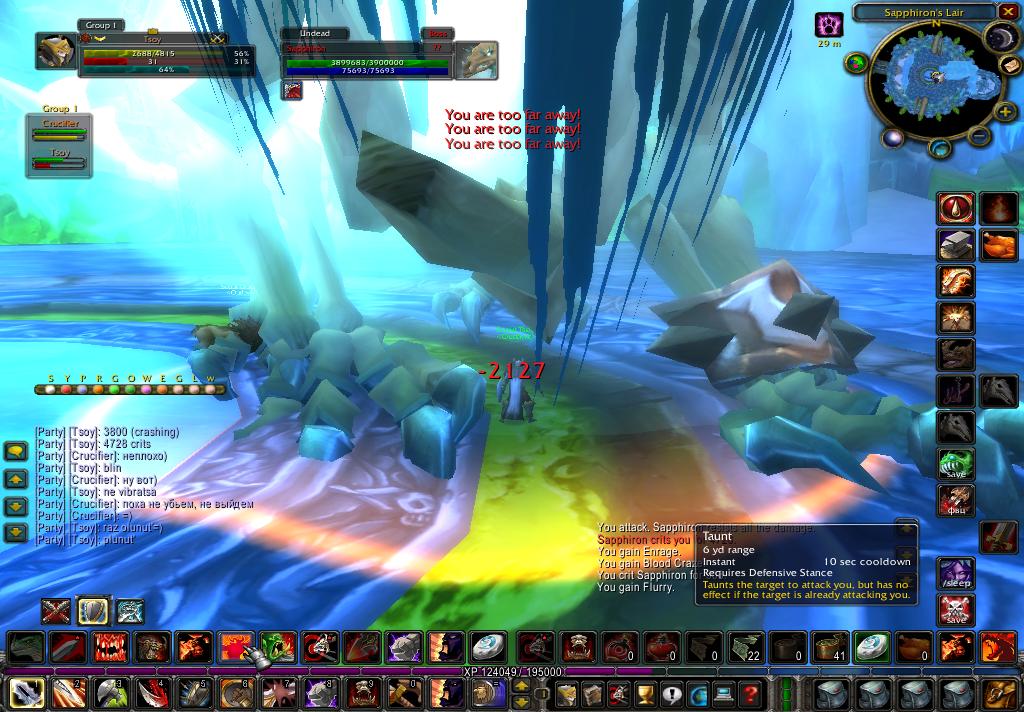Close the minimap with the X button
The image size is (1024, 712).
point(1006,12)
